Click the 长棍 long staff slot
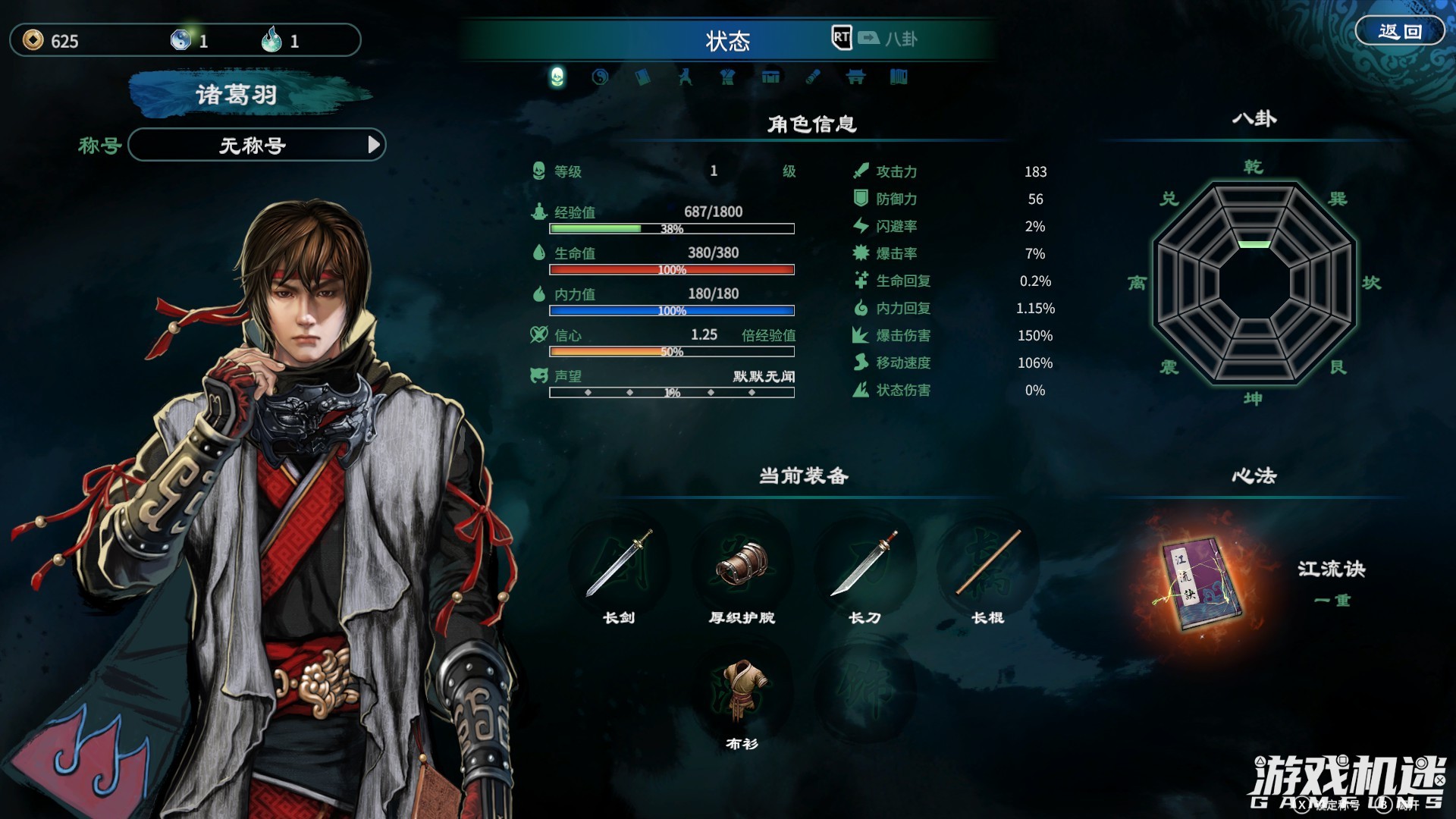 tap(987, 565)
